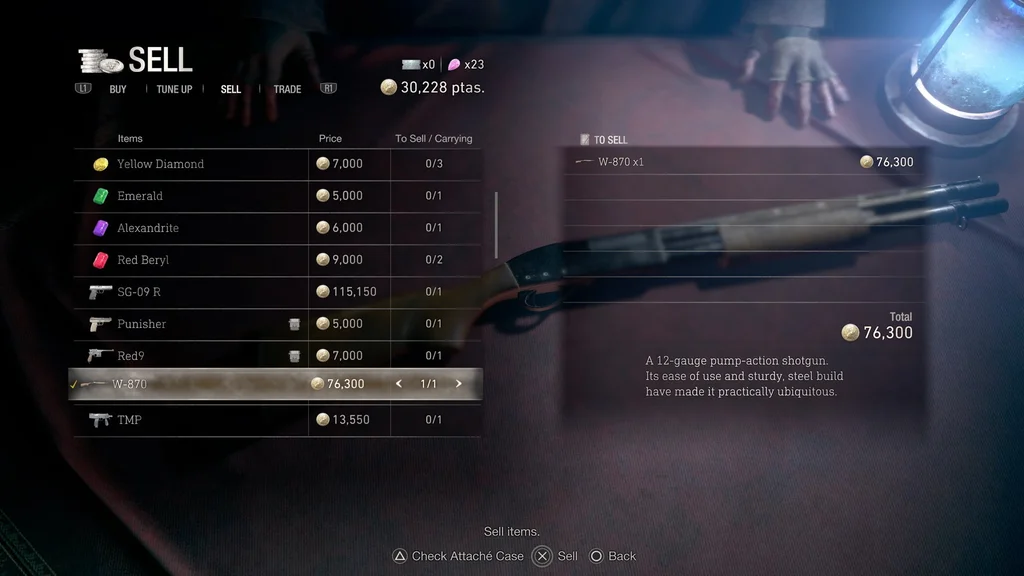The image size is (1024, 576).
Task: Open the TUNE UP tab
Action: point(174,89)
